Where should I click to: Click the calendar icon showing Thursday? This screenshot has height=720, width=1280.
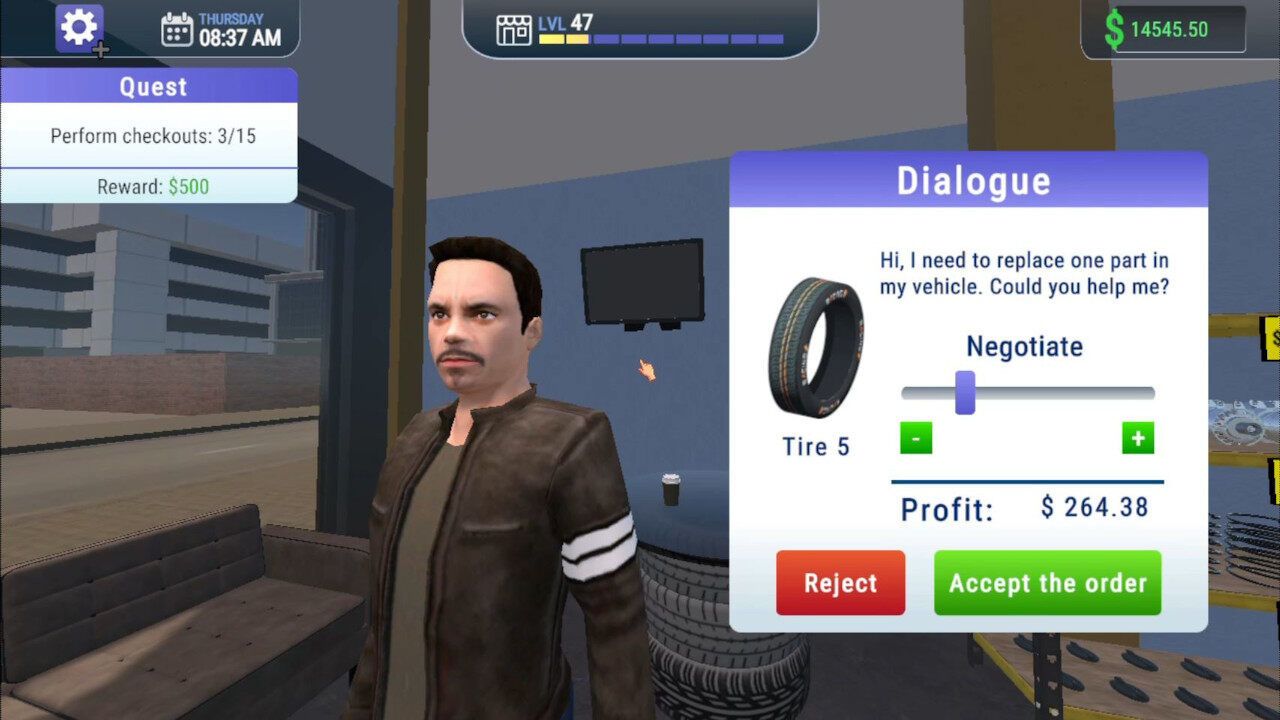point(178,29)
